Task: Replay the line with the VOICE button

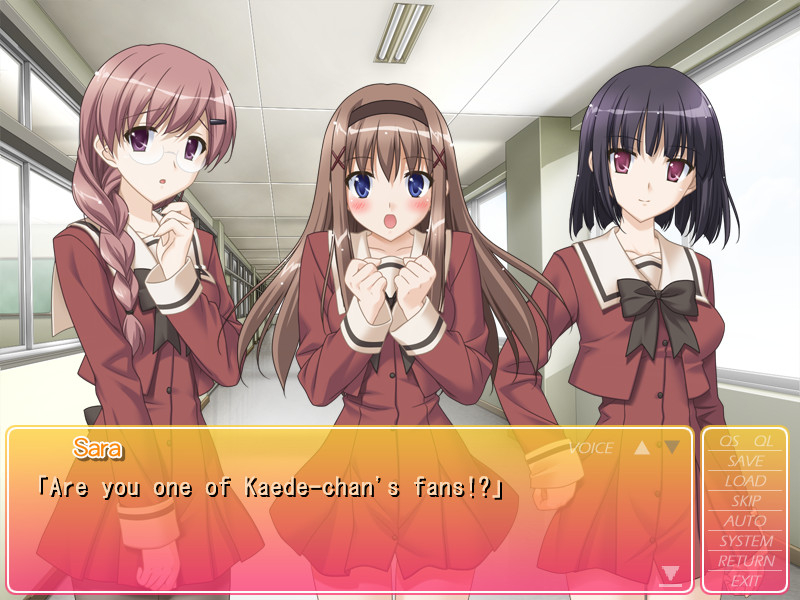Action: [590, 448]
